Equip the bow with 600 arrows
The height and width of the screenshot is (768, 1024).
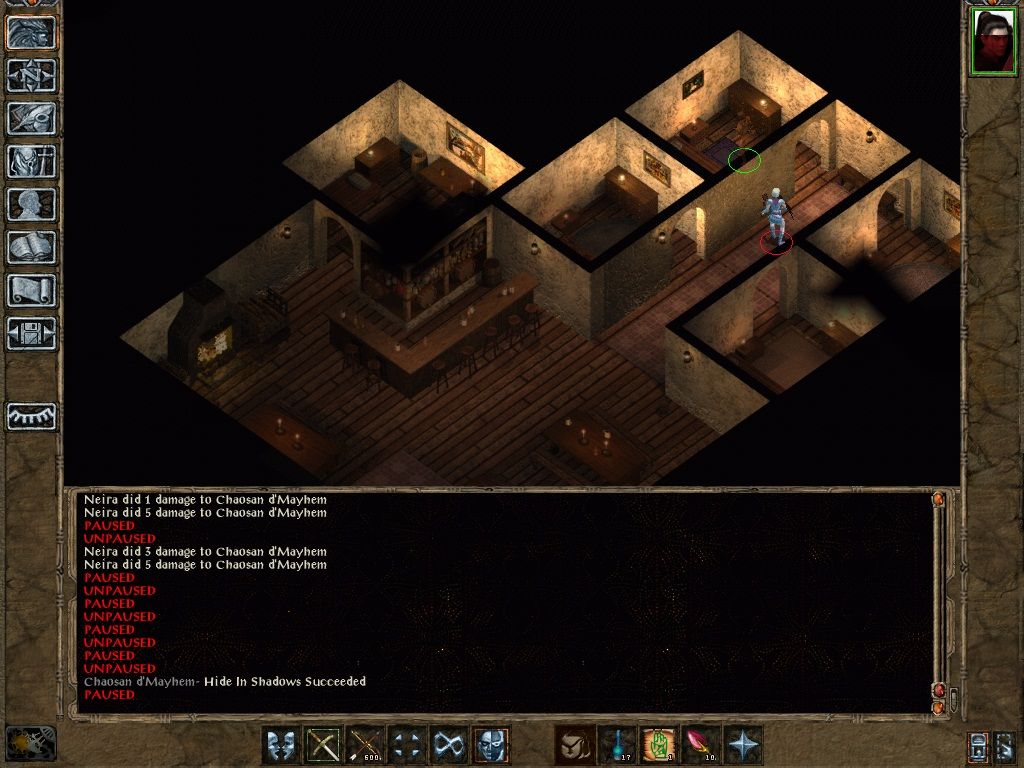pos(365,745)
